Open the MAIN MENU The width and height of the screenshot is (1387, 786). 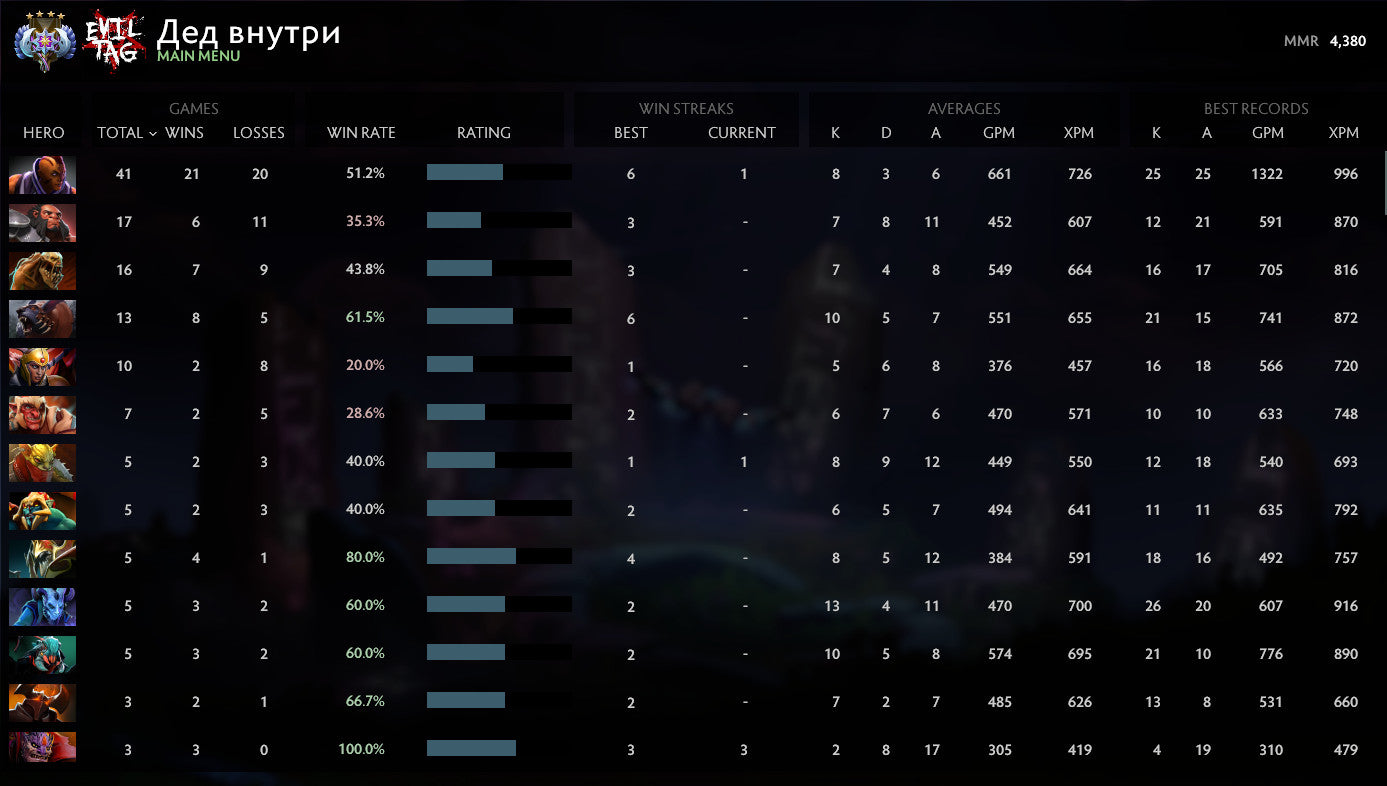[x=197, y=56]
